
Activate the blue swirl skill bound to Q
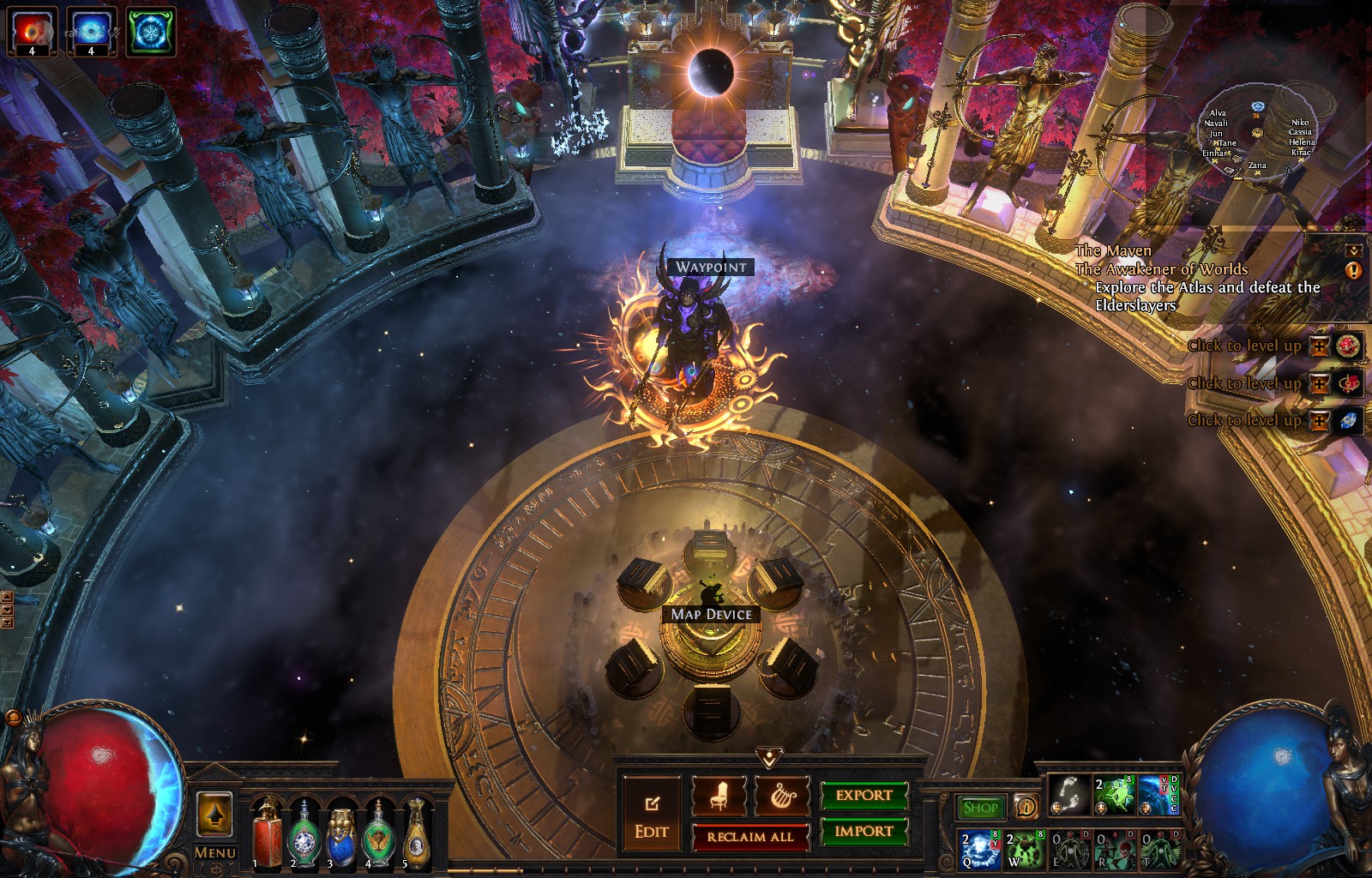coord(979,849)
